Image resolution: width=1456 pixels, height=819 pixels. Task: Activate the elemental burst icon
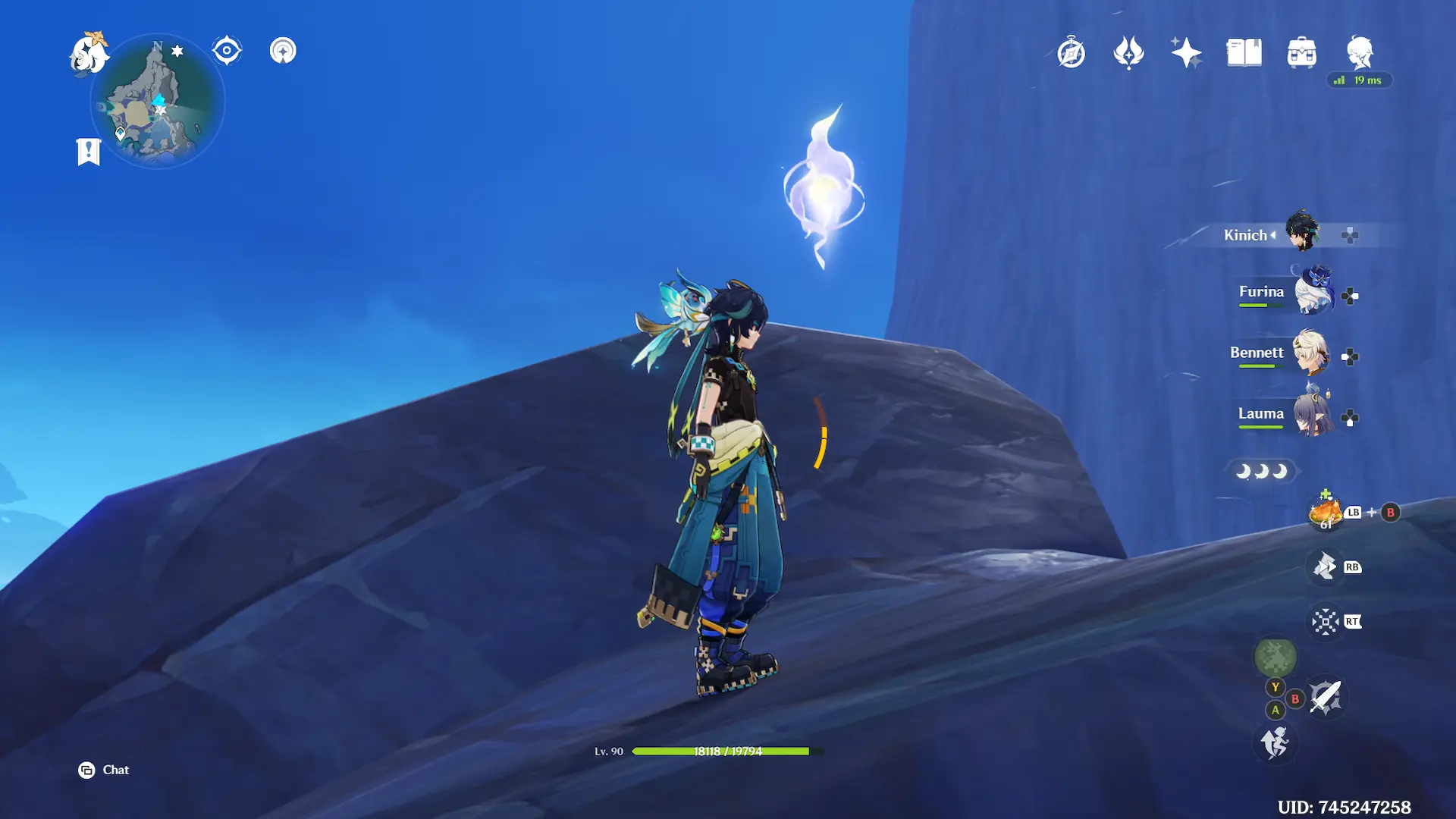(x=1326, y=622)
